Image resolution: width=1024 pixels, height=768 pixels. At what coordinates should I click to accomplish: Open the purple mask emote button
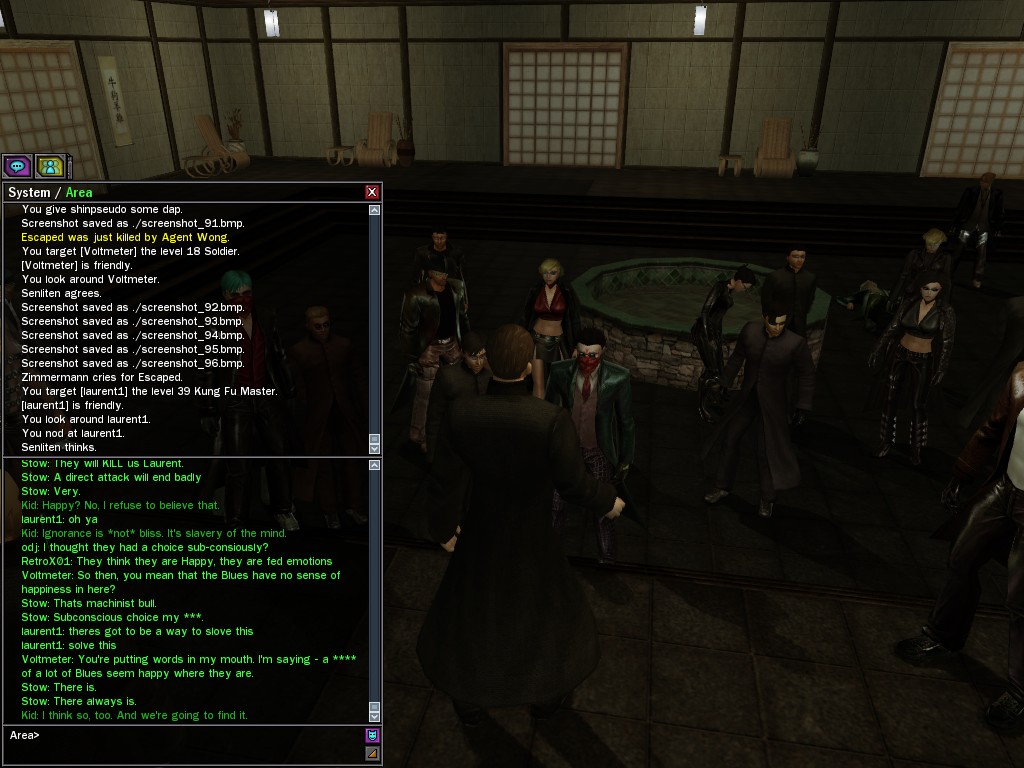pyautogui.click(x=373, y=735)
